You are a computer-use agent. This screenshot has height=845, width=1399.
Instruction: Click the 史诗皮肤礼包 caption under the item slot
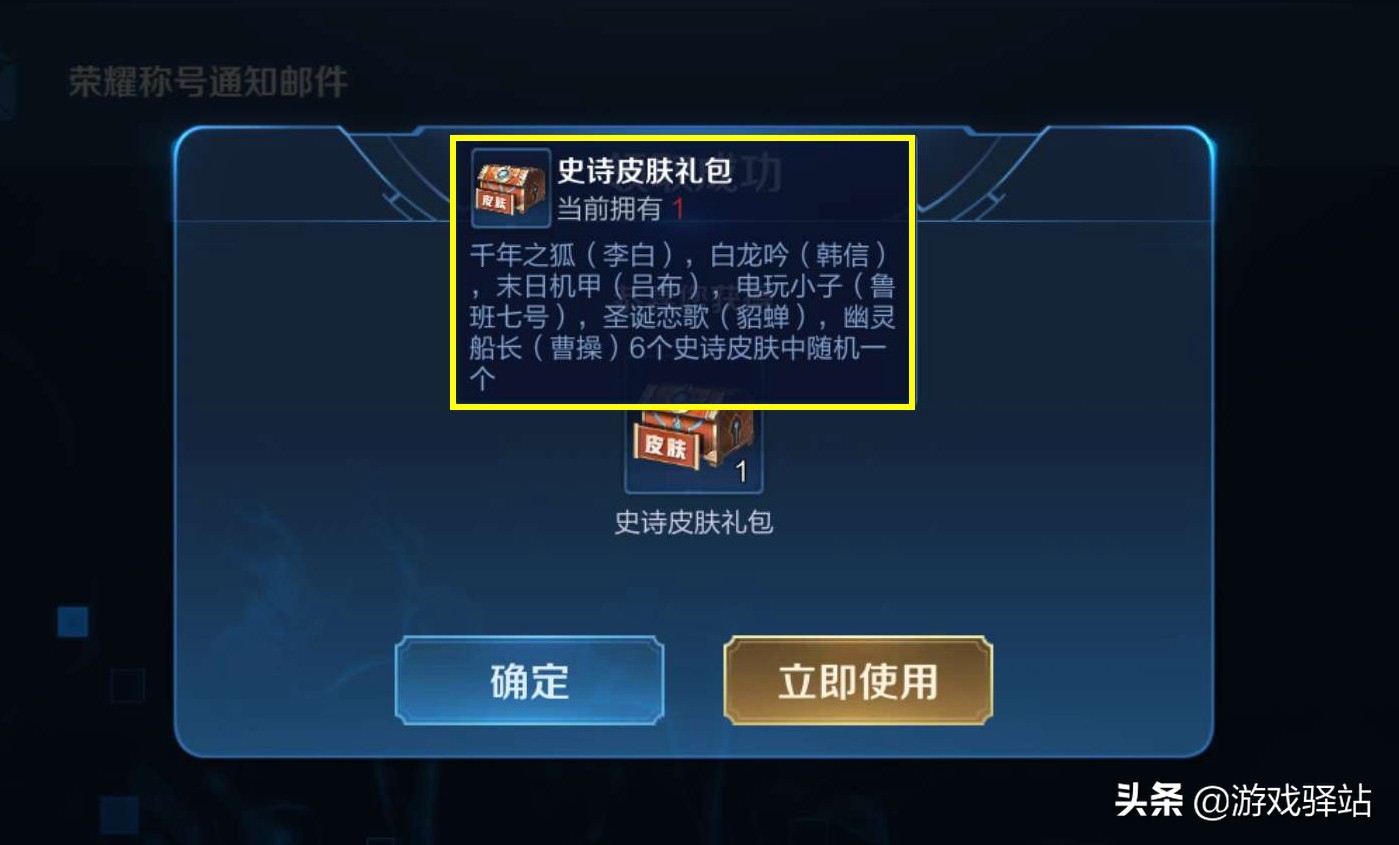693,522
